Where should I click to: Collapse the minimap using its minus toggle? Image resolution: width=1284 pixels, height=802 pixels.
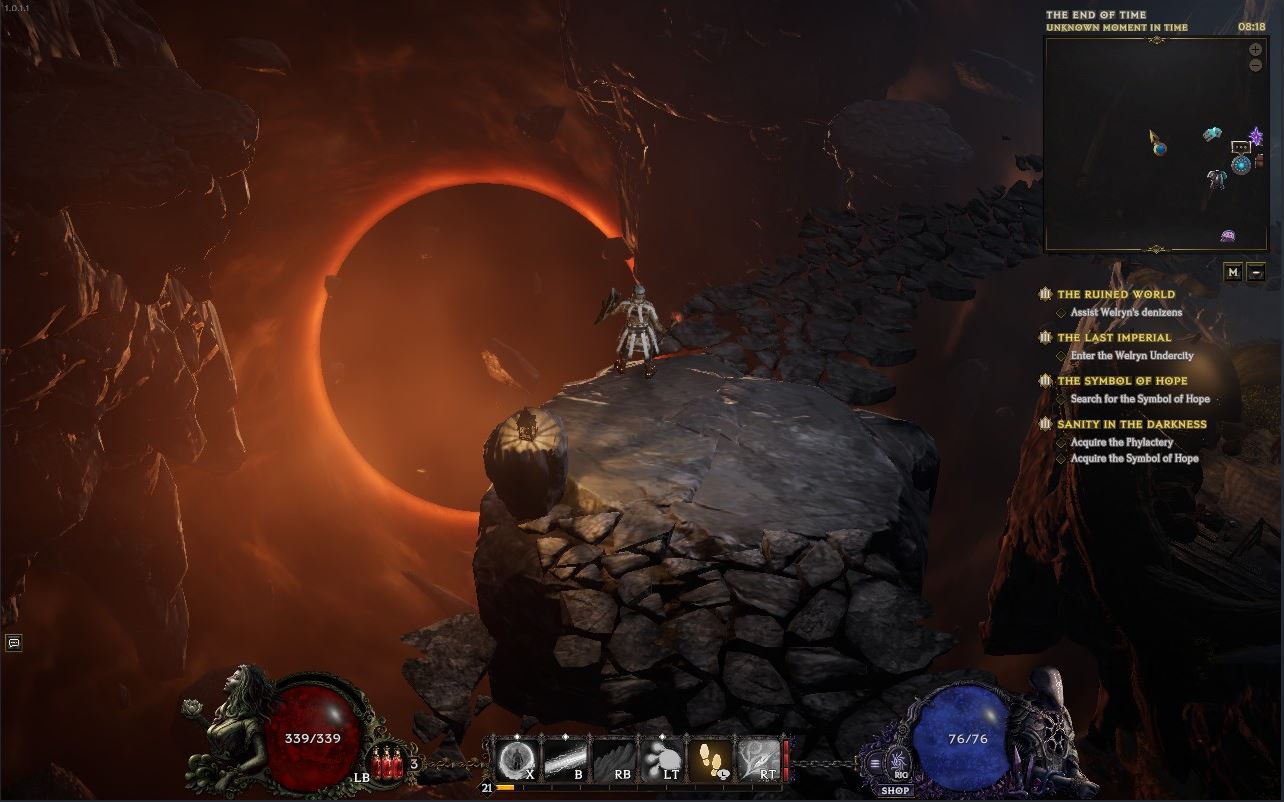pyautogui.click(x=1256, y=271)
